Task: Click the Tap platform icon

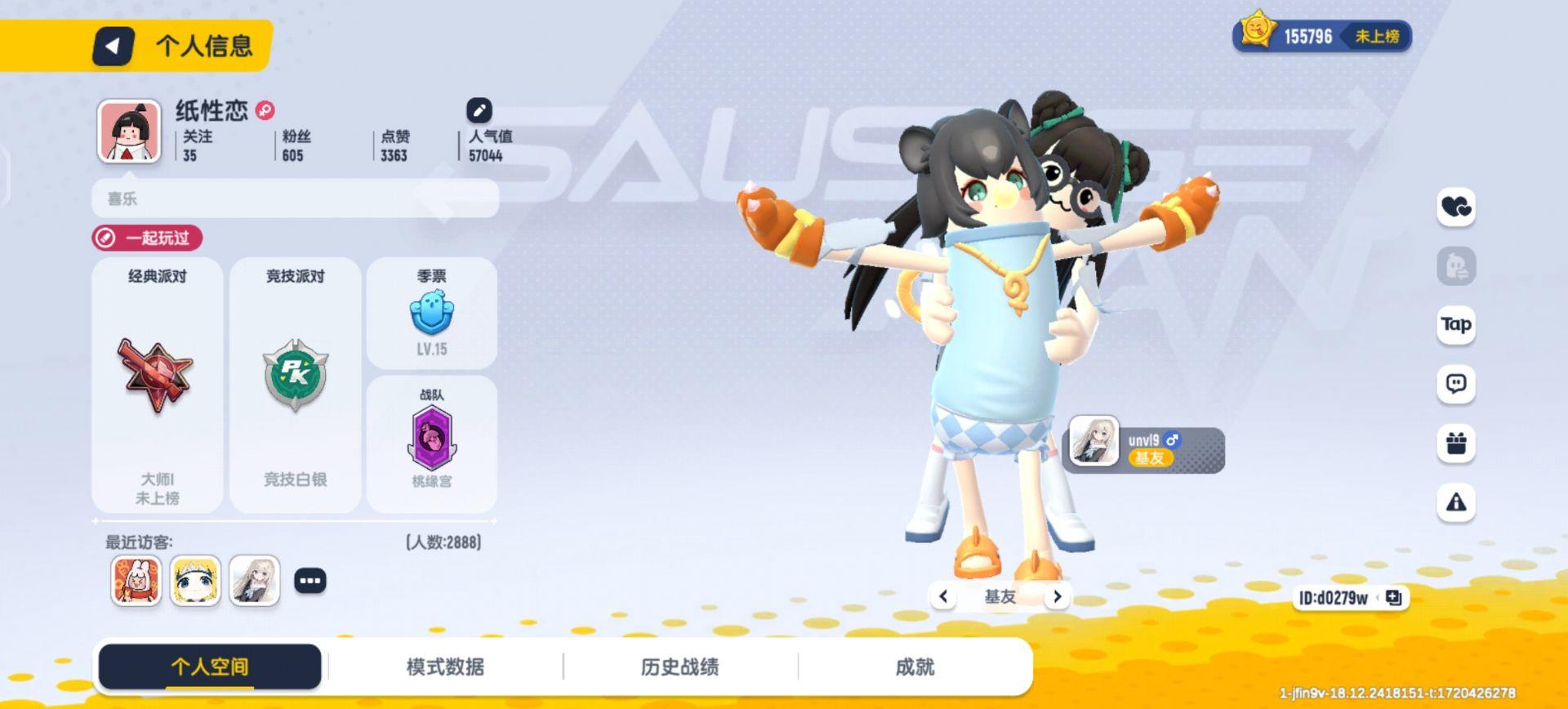Action: (1457, 324)
